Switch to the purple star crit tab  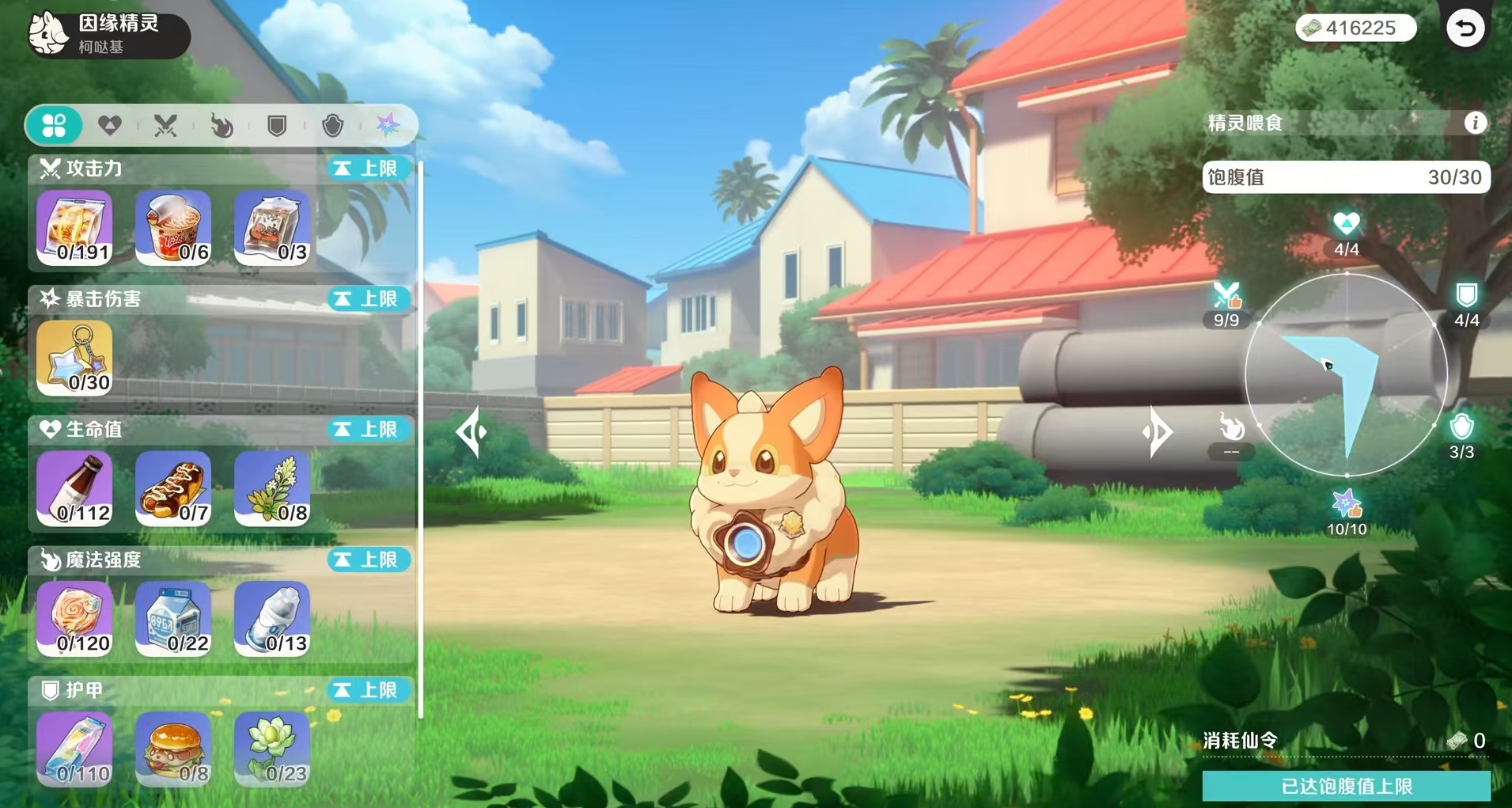[x=388, y=125]
